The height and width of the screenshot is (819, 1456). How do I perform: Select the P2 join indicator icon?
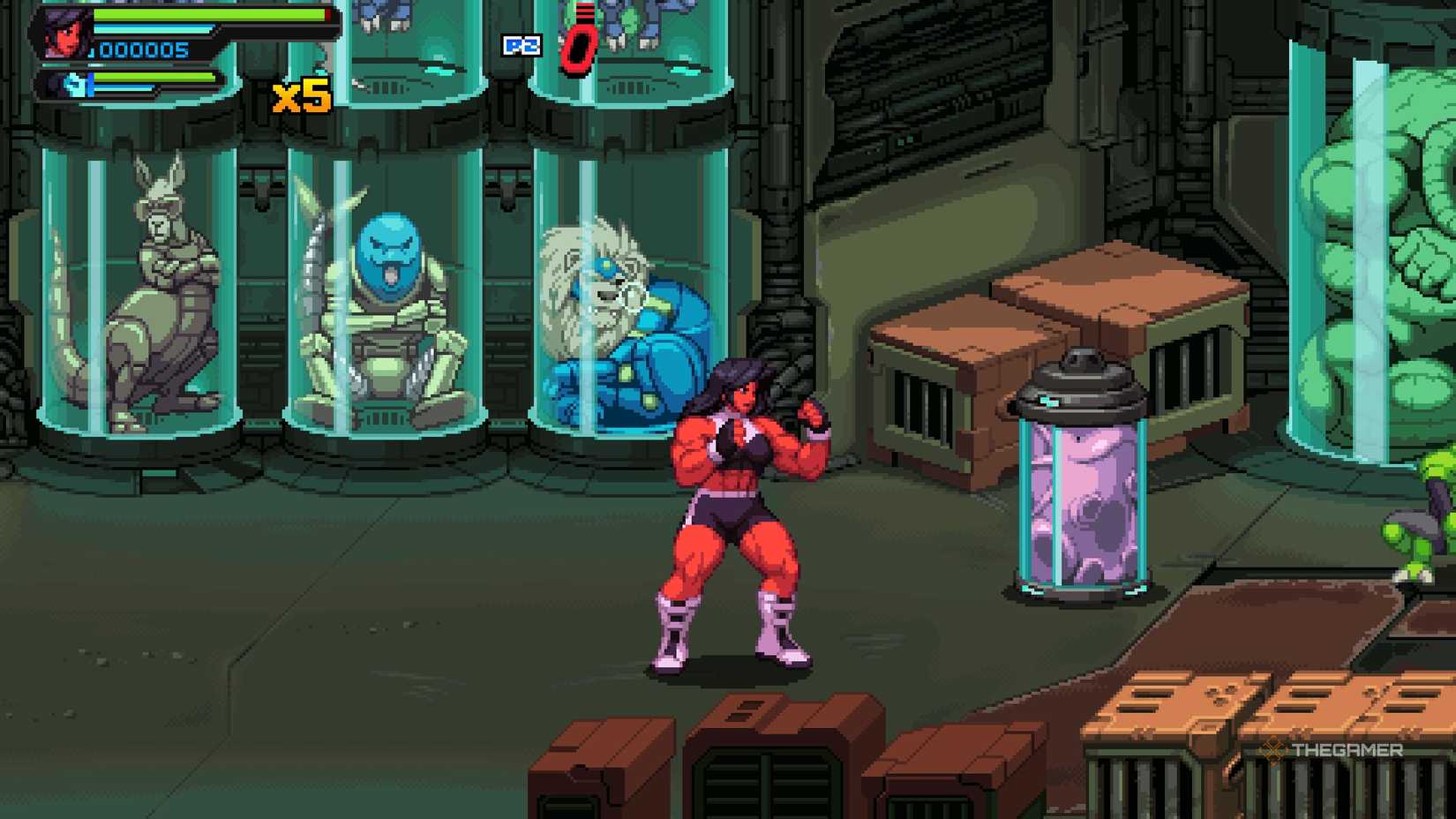[x=522, y=46]
